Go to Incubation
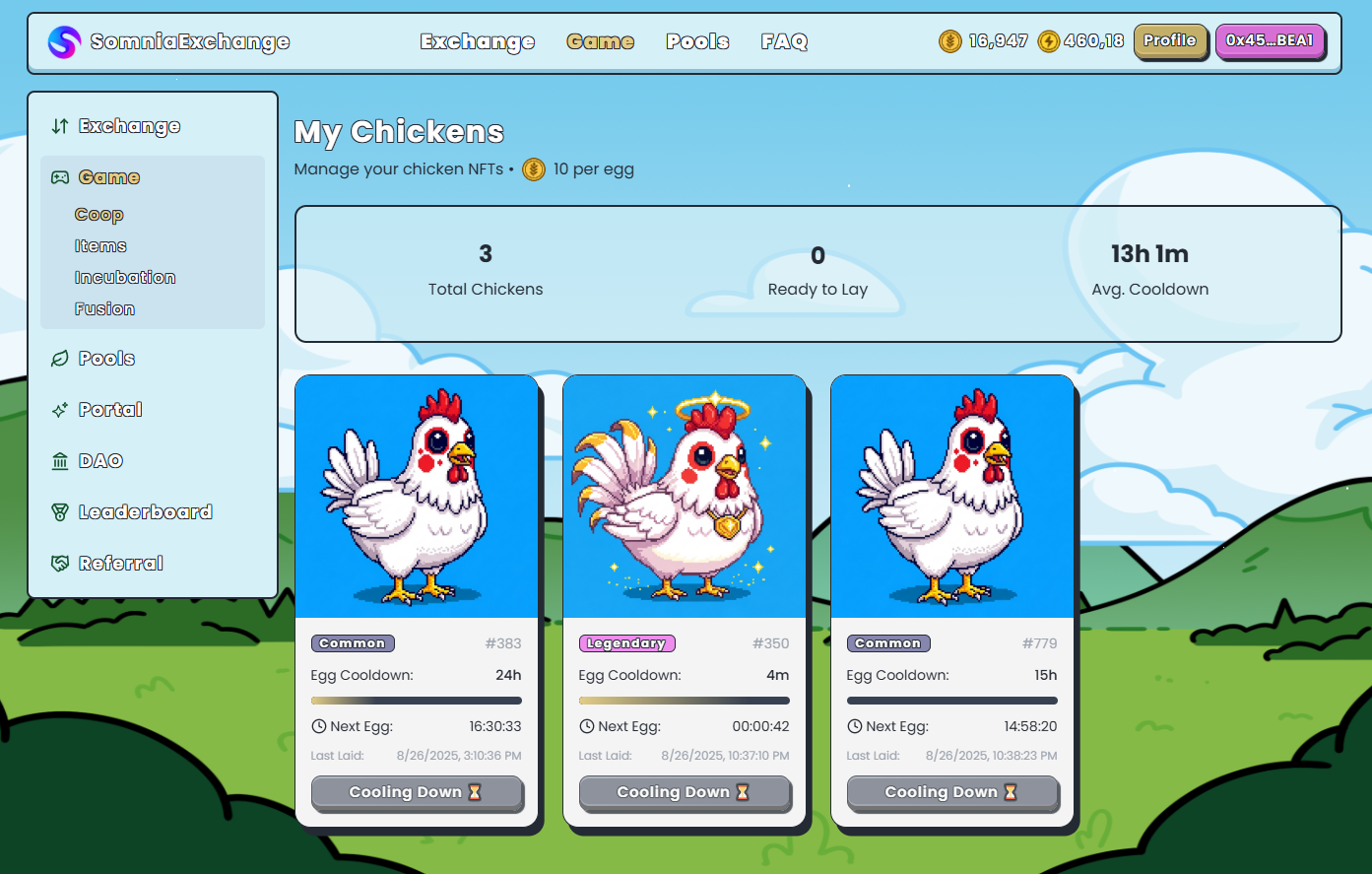 pos(125,278)
